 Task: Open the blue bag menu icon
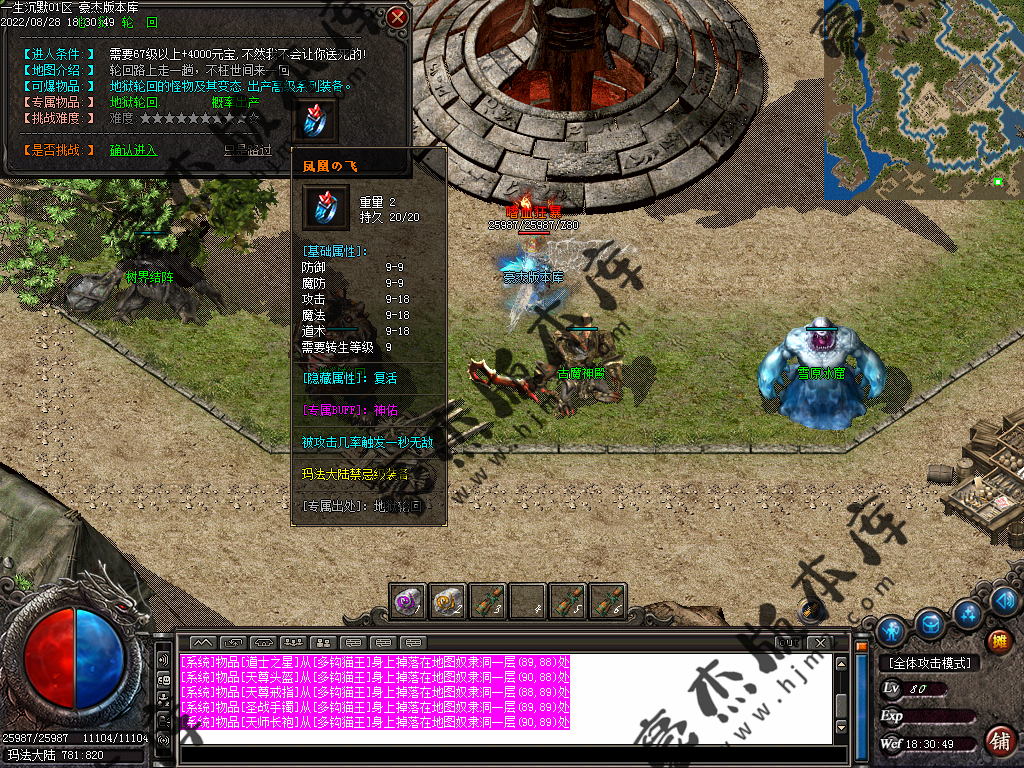931,623
